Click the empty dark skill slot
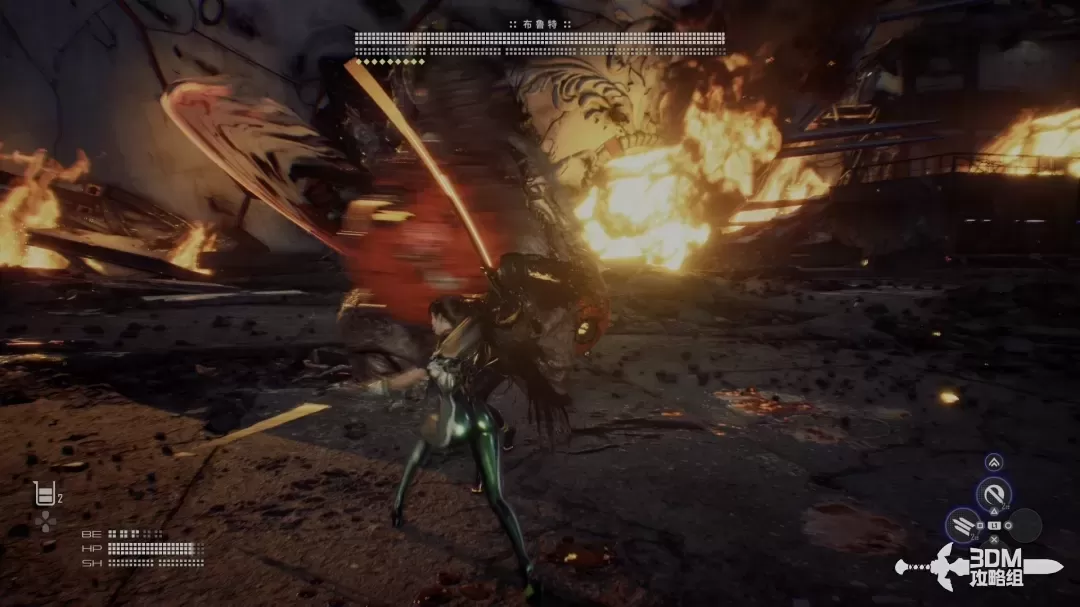The image size is (1080, 607). tap(1024, 526)
